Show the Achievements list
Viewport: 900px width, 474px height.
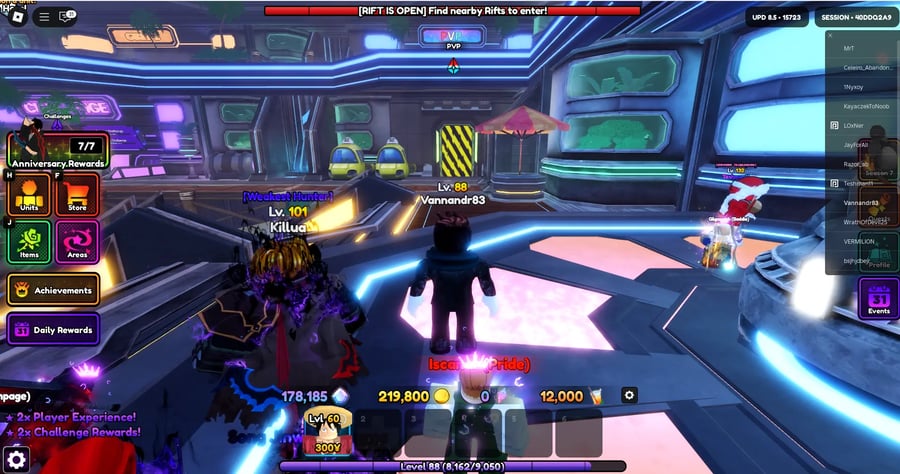tap(54, 290)
